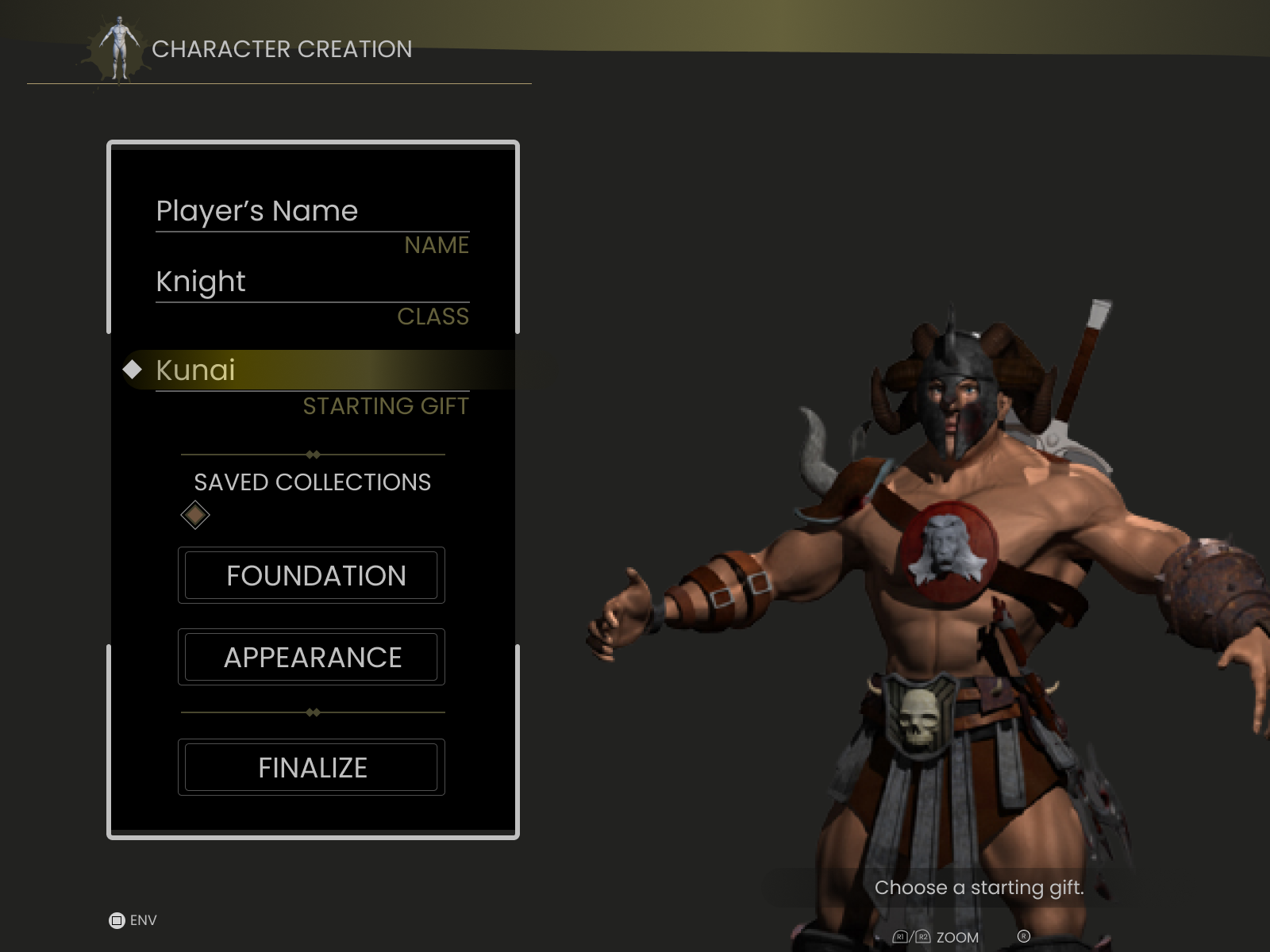This screenshot has height=952, width=1270.
Task: Open the Appearance customization menu
Action: 311,657
